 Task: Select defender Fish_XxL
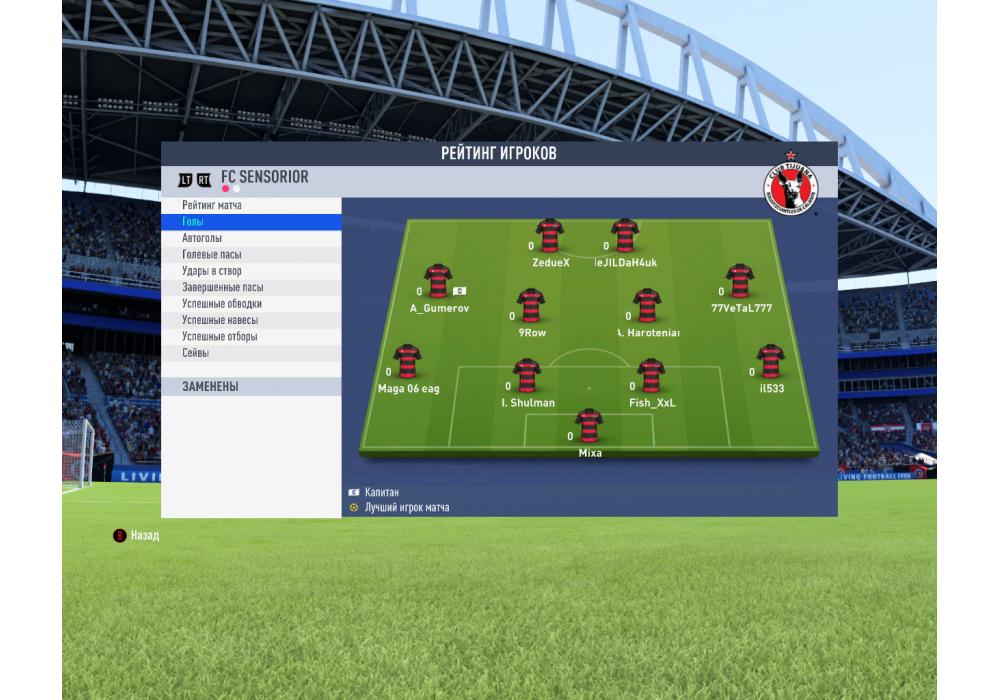tap(651, 375)
